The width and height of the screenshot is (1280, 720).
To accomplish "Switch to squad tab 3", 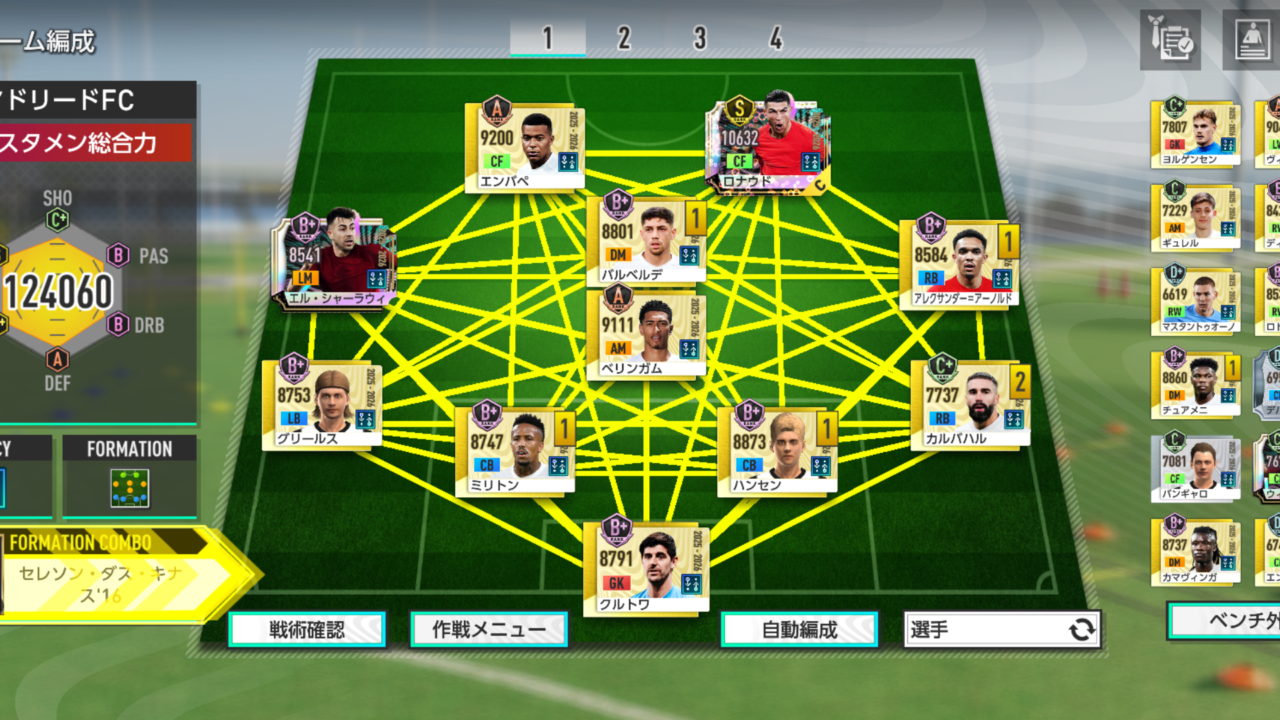I will click(700, 39).
